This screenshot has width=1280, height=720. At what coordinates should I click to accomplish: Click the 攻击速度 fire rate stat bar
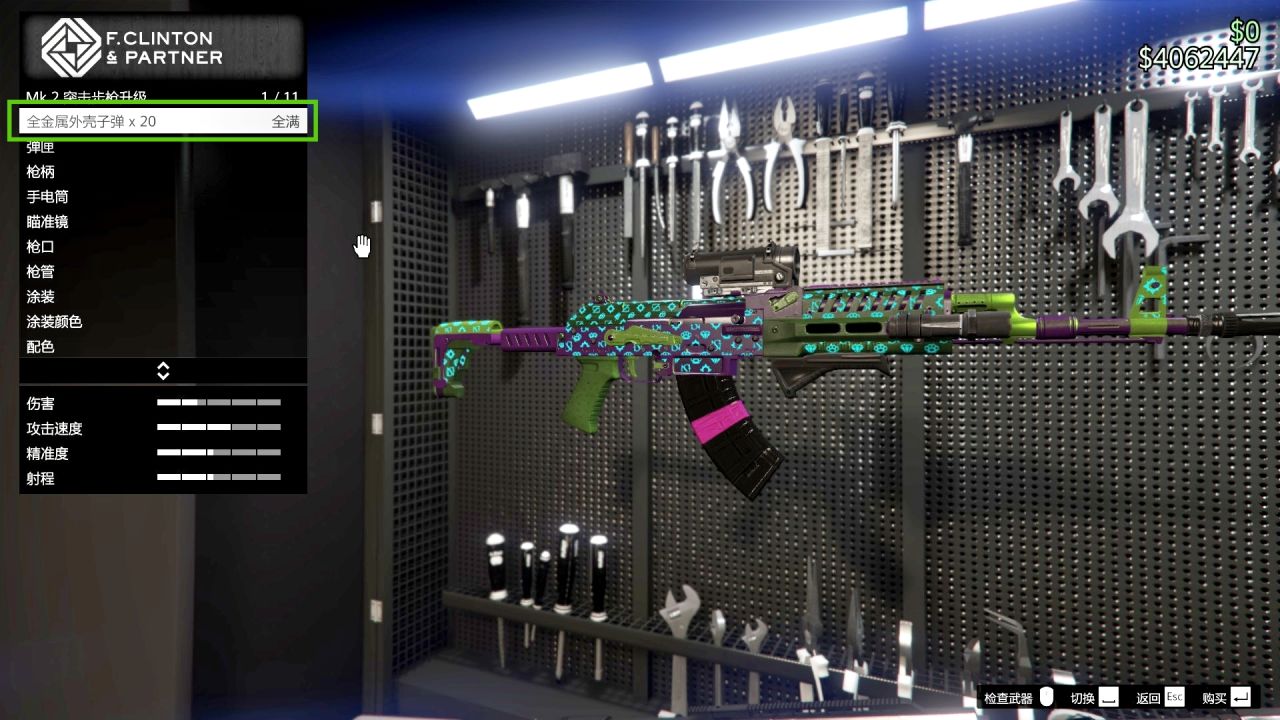click(x=219, y=429)
